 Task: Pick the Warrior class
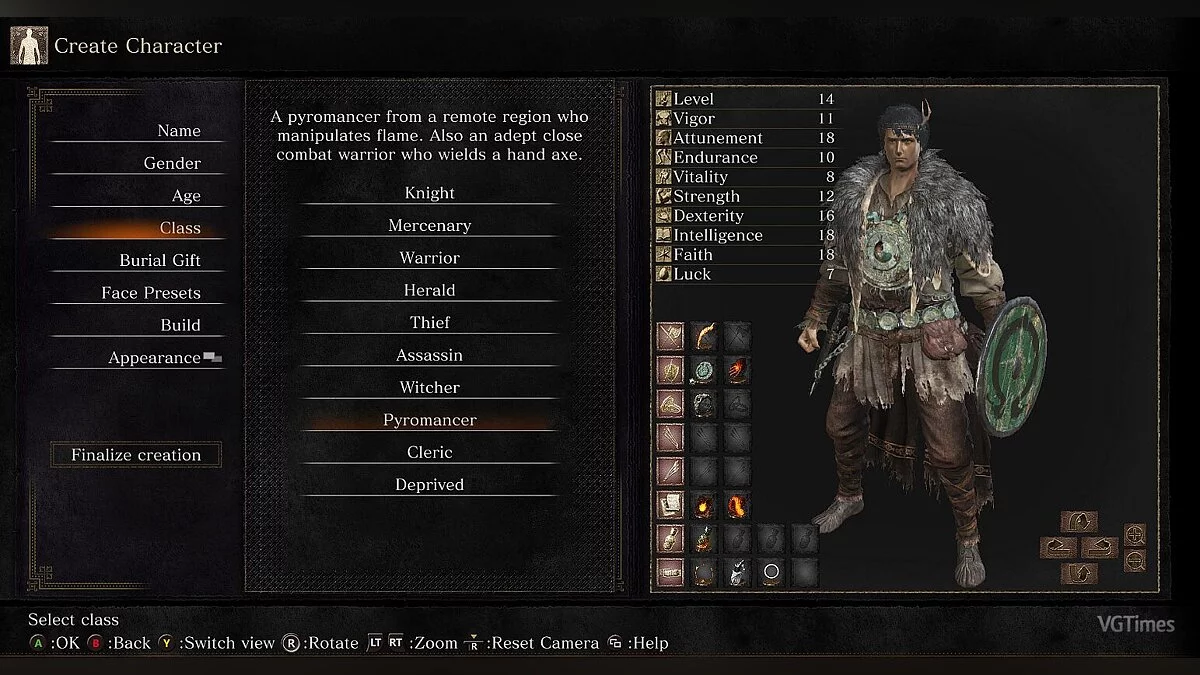(x=429, y=258)
